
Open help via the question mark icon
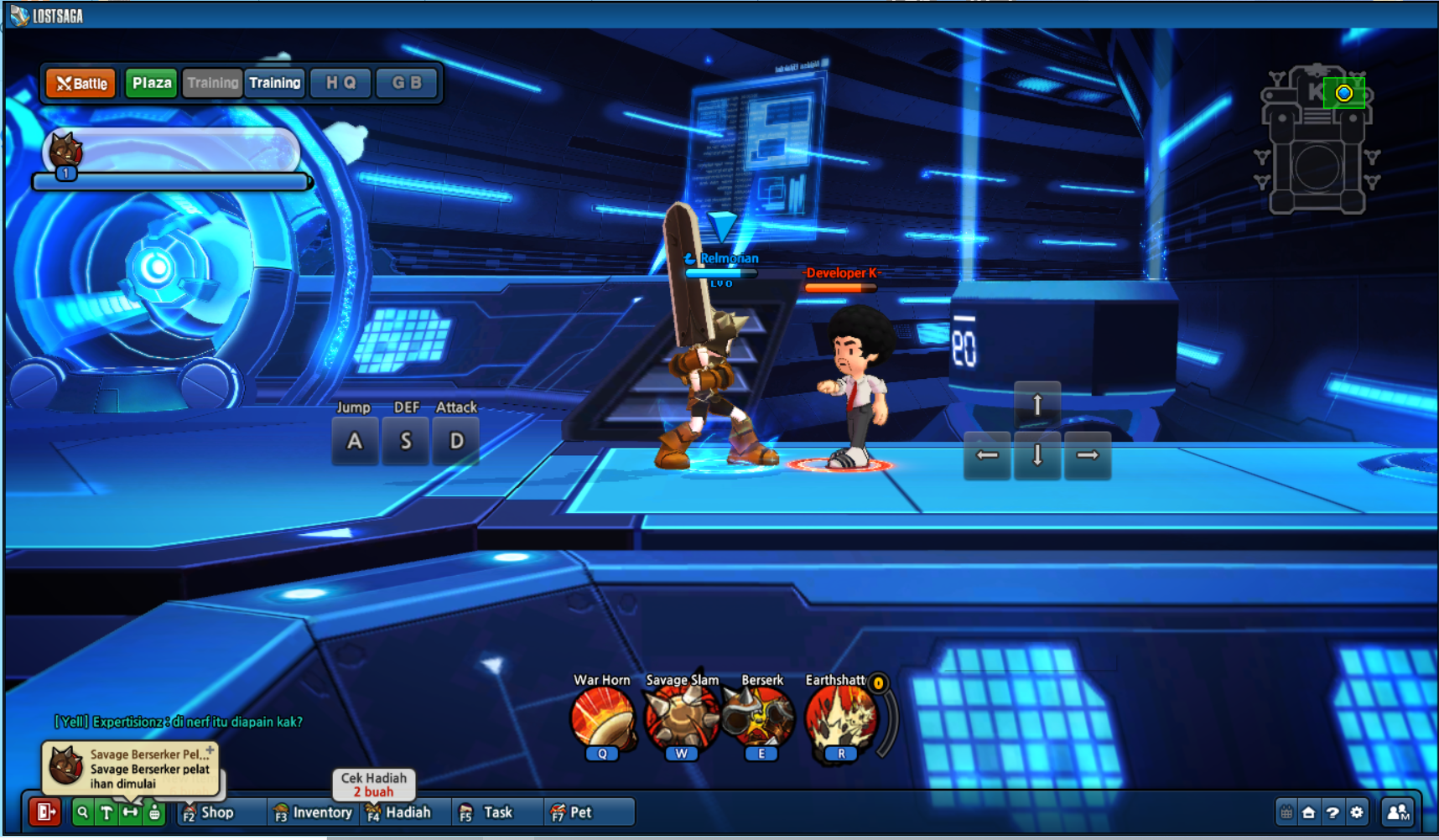pos(1333,811)
